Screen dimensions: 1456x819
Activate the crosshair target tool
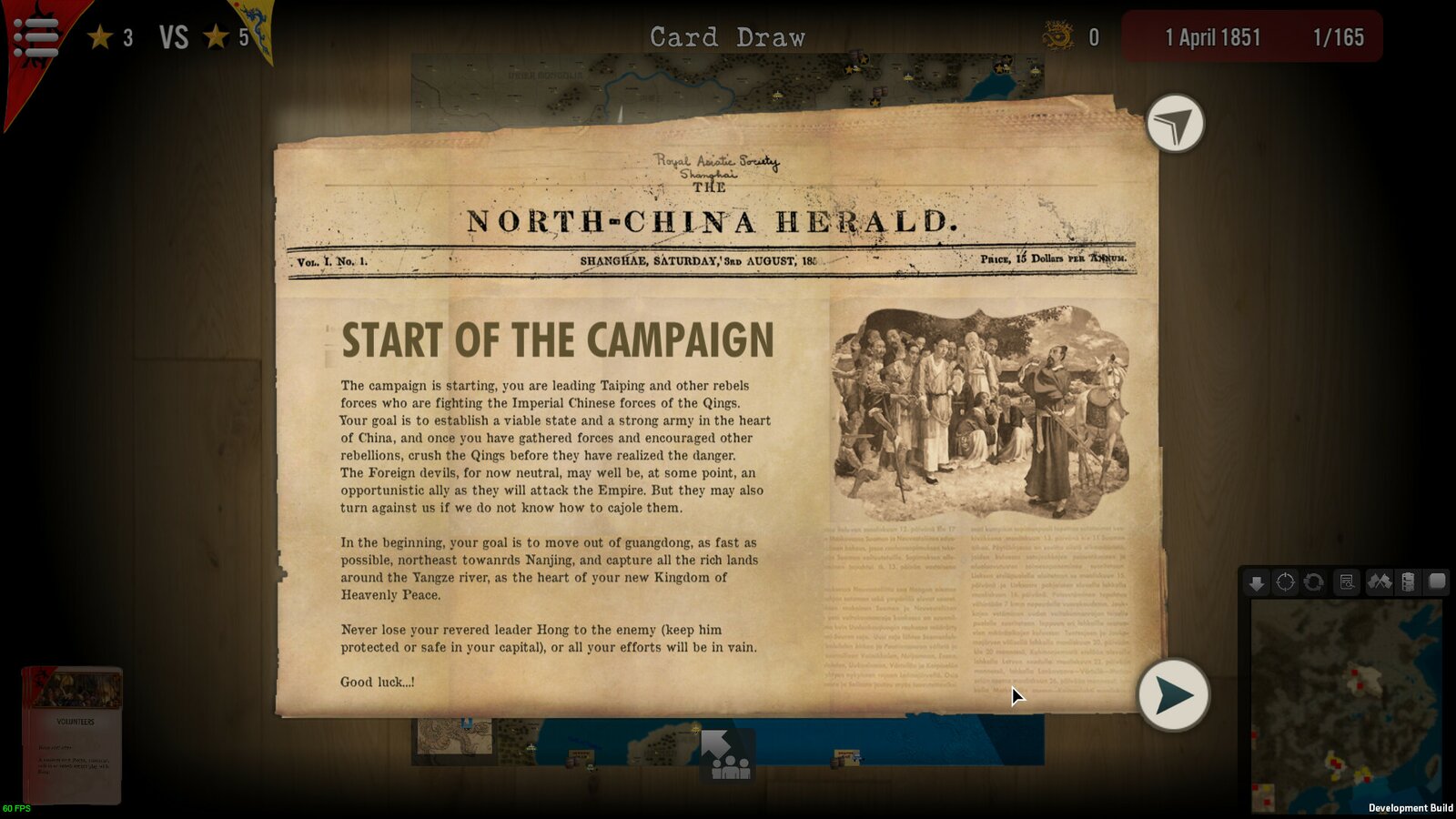(1285, 582)
